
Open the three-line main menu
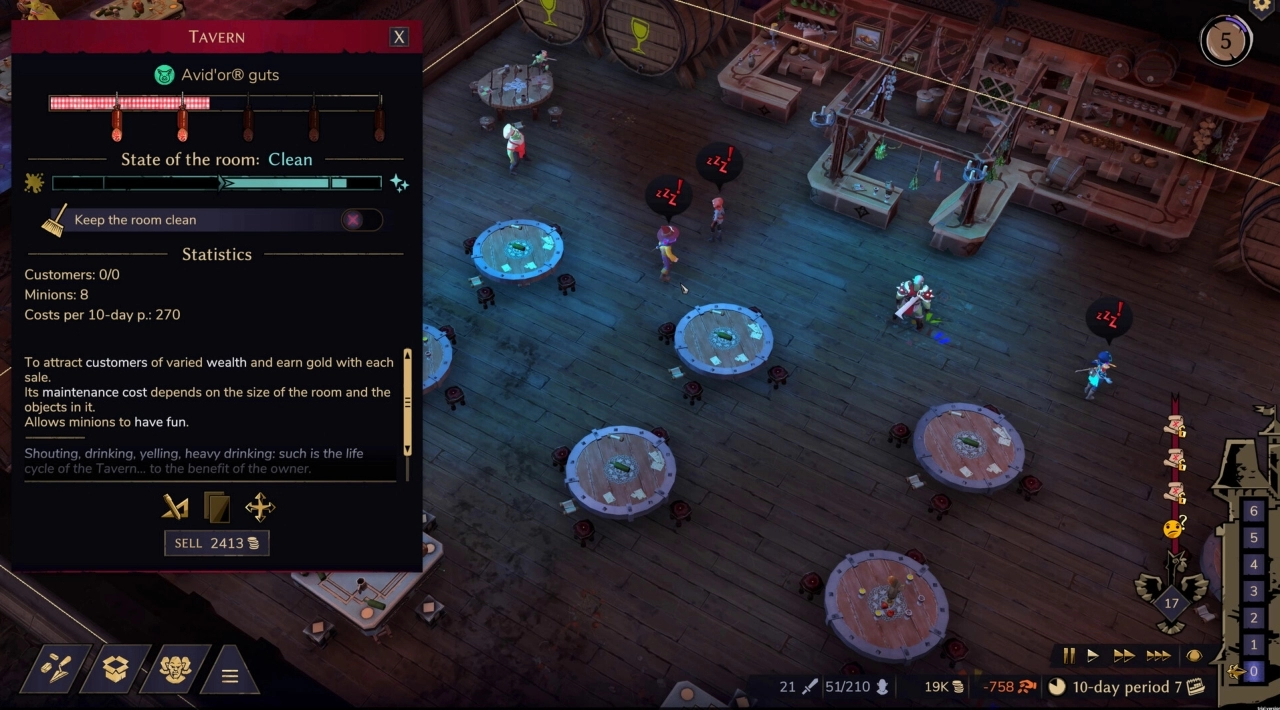point(230,676)
